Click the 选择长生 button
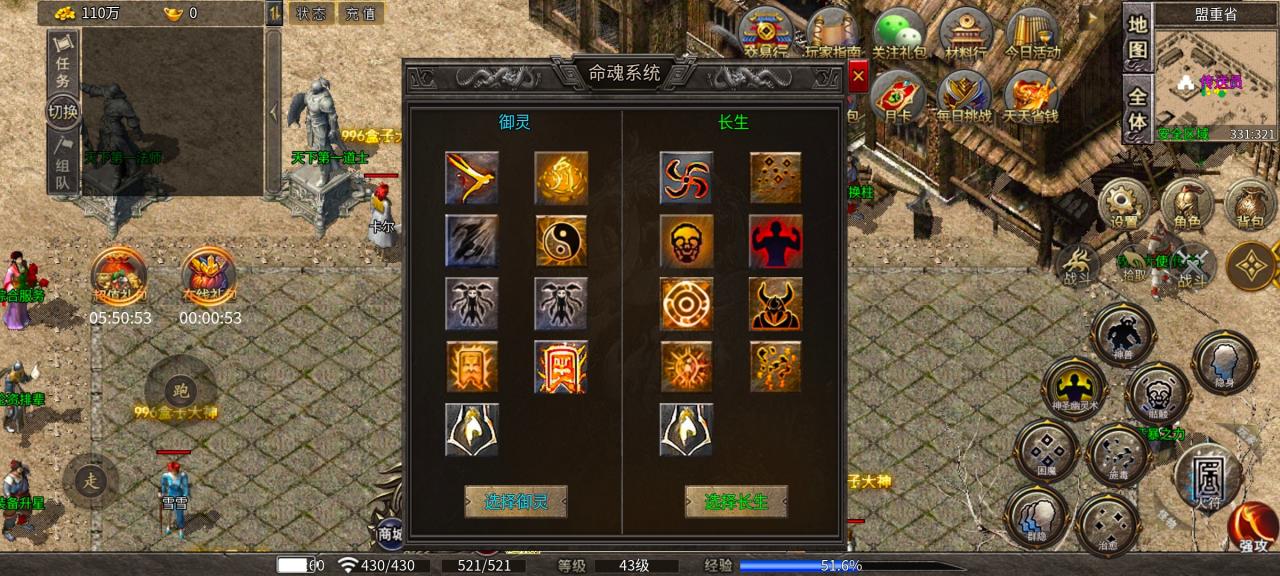The width and height of the screenshot is (1280, 576). tap(736, 501)
